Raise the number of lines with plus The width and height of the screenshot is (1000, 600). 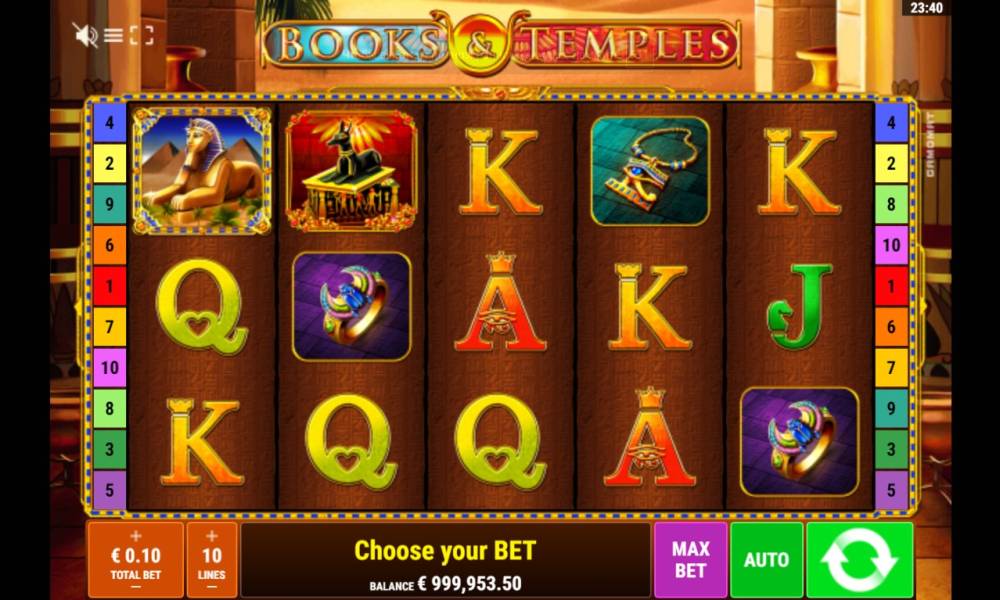coord(212,536)
